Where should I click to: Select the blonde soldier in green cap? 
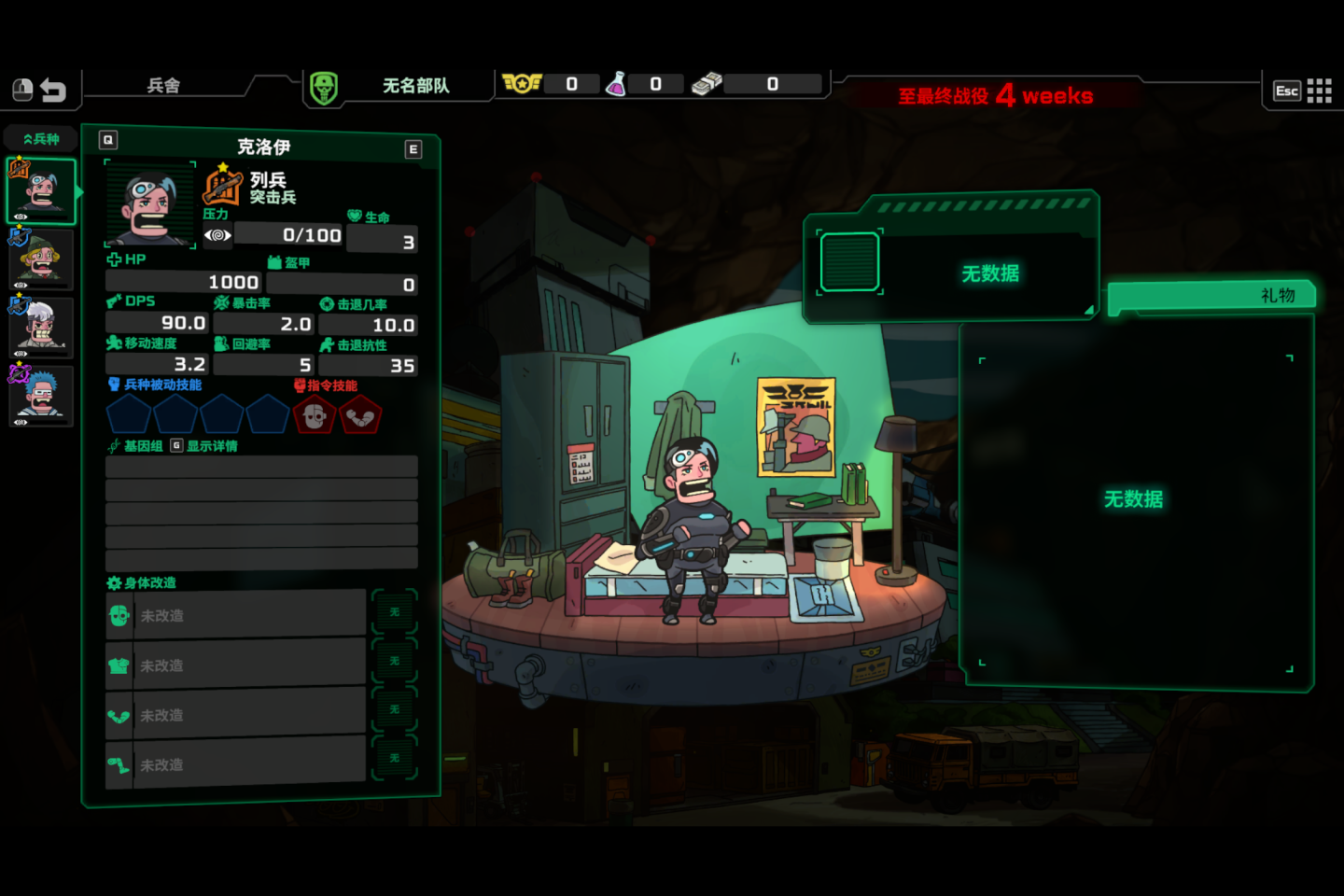41,259
